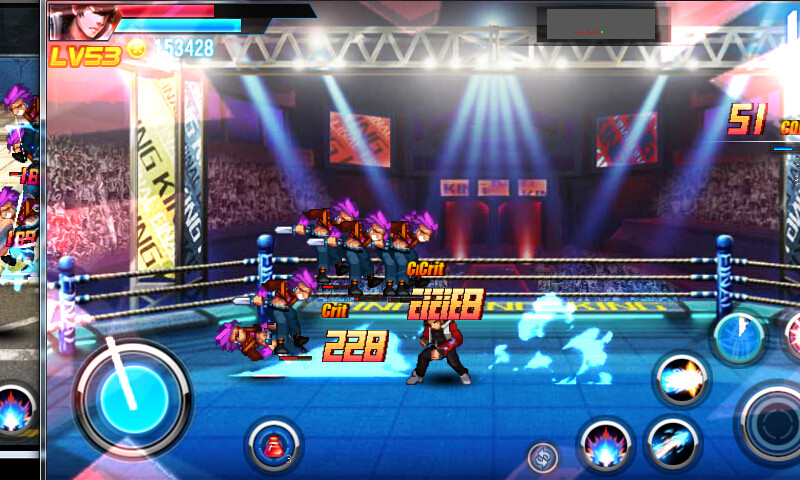Screen dimensions: 800x480
Task: Cast the blue fireball blast skill
Action: pyautogui.click(x=683, y=379)
